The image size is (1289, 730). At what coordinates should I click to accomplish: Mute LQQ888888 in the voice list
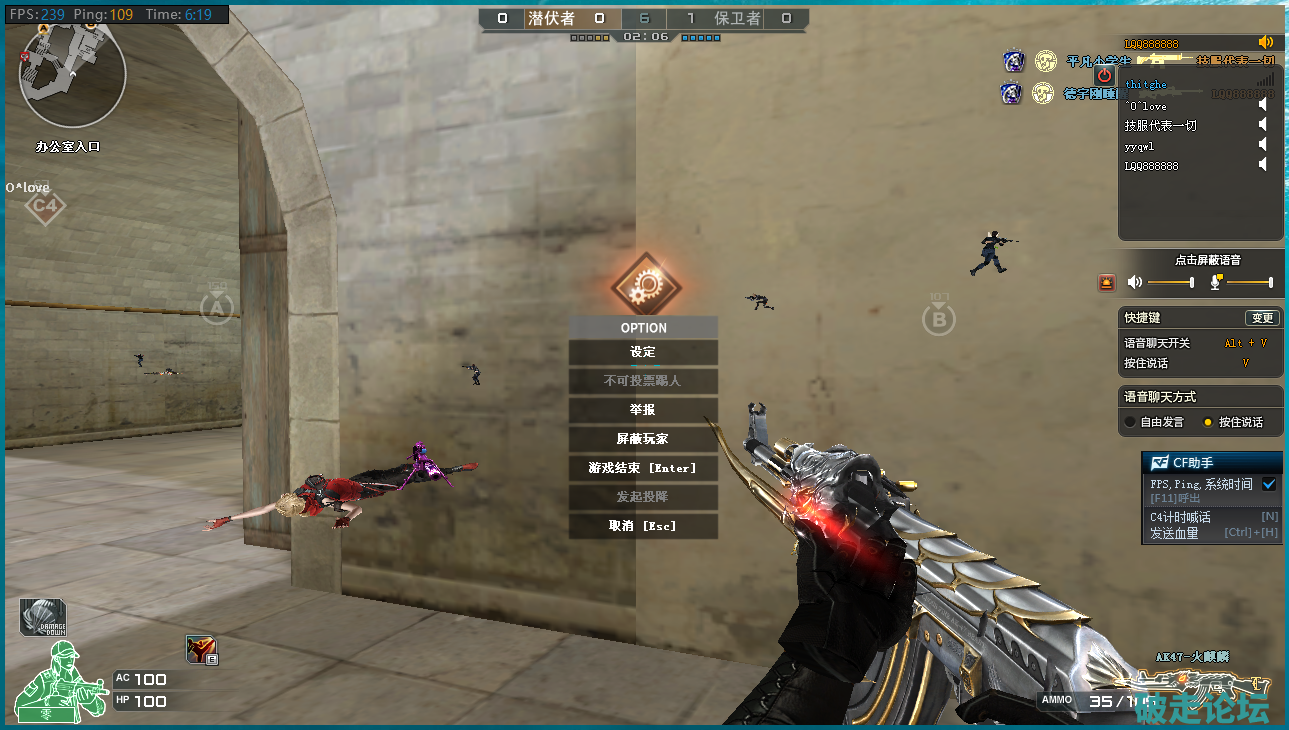[x=1263, y=165]
